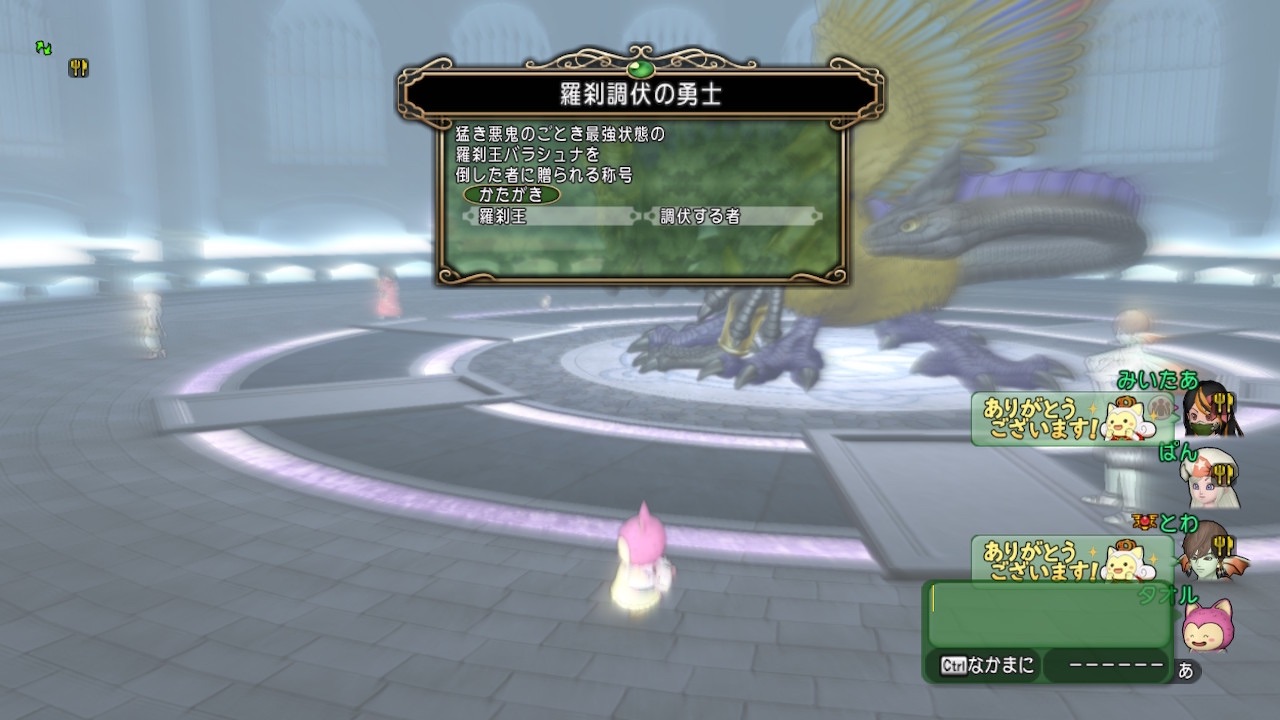Image resolution: width=1280 pixels, height=720 pixels.
Task: Click the left arrow of the 調伏する者 selector
Action: [647, 214]
